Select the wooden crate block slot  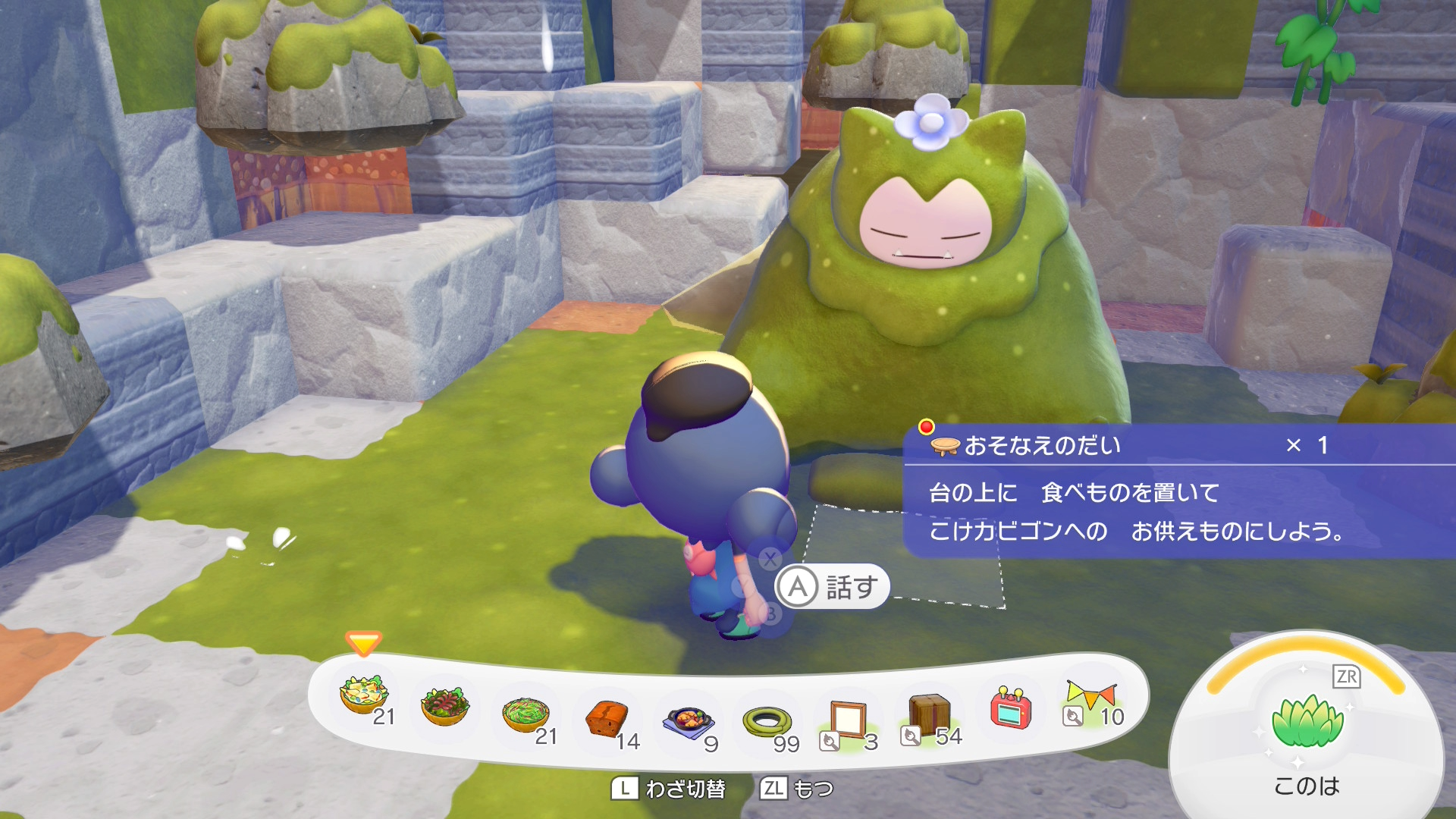[x=929, y=714]
